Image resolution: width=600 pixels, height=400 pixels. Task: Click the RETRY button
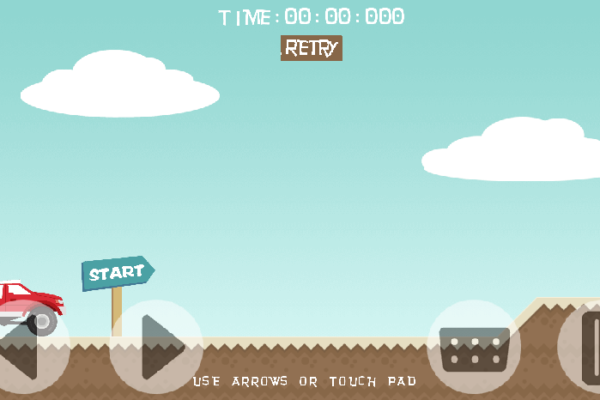click(x=311, y=48)
